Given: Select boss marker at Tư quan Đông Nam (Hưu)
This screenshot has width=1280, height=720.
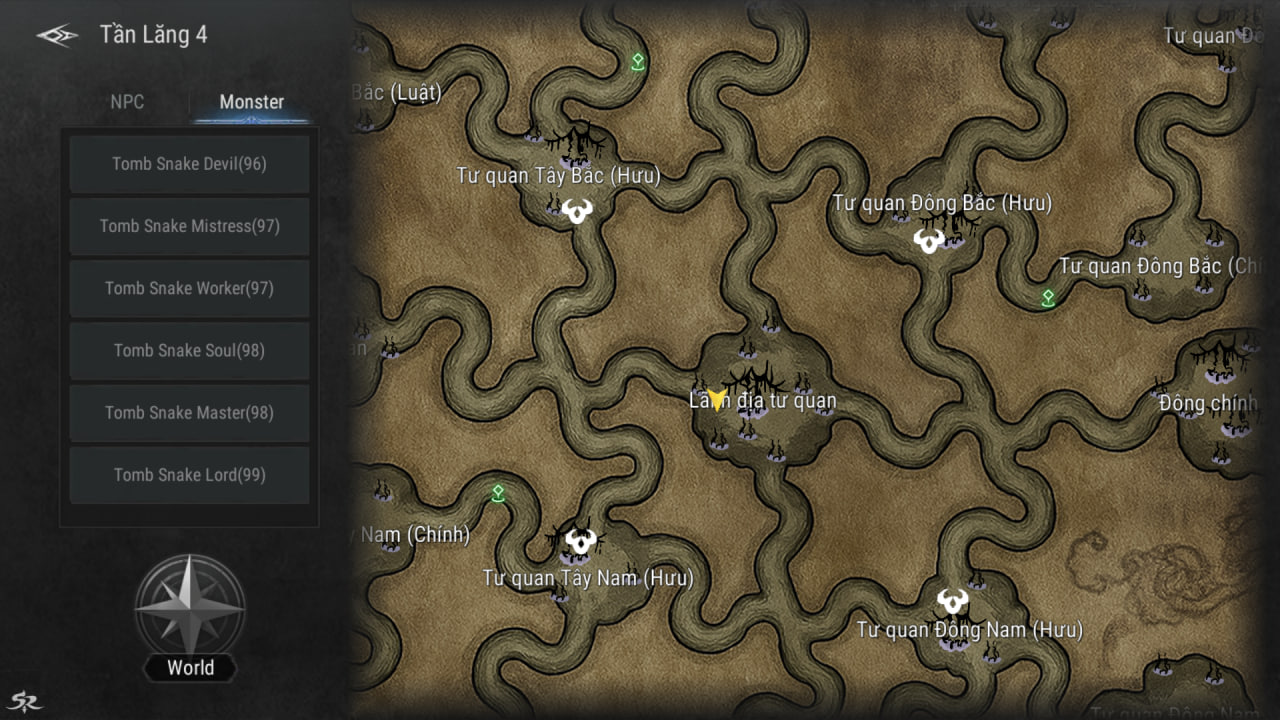Looking at the screenshot, I should click(x=952, y=601).
